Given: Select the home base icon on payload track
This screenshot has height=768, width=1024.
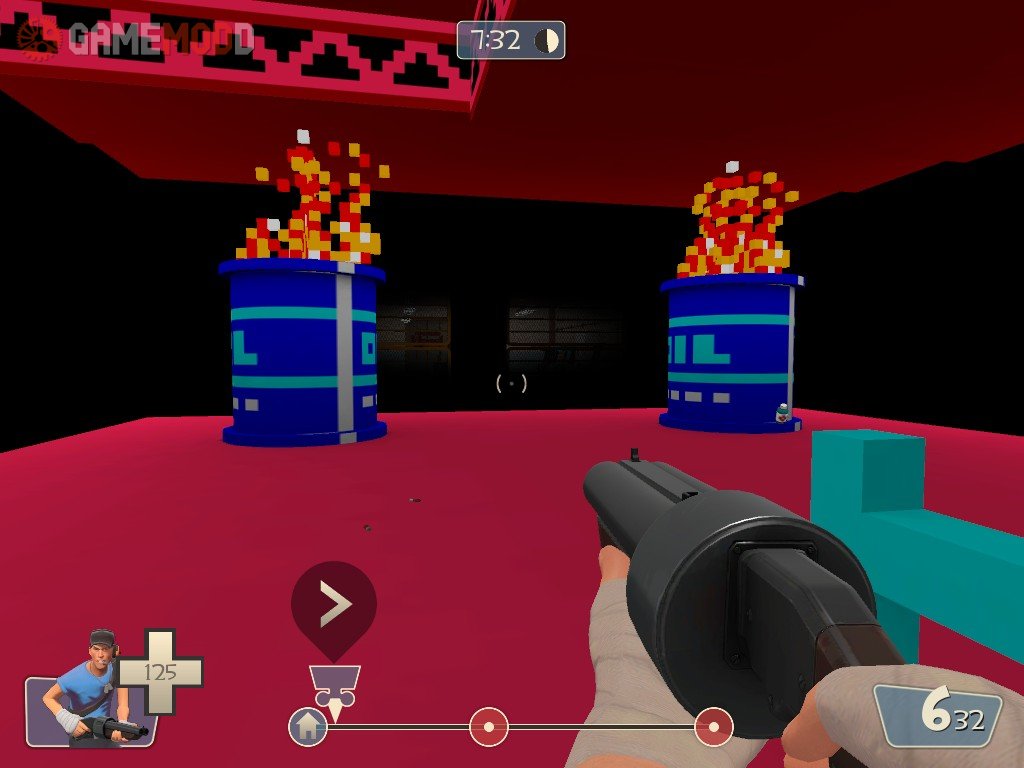Looking at the screenshot, I should click(x=307, y=726).
